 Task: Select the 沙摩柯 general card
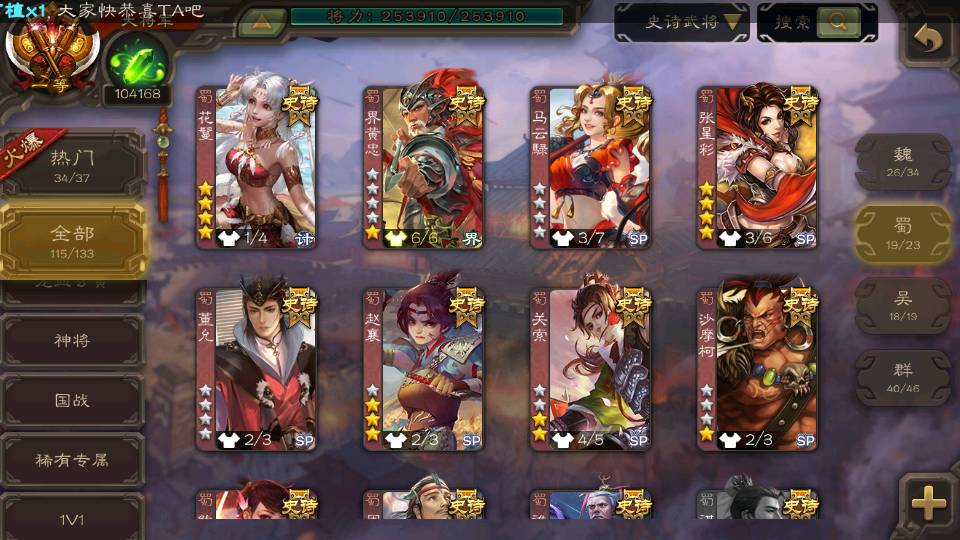[758, 369]
